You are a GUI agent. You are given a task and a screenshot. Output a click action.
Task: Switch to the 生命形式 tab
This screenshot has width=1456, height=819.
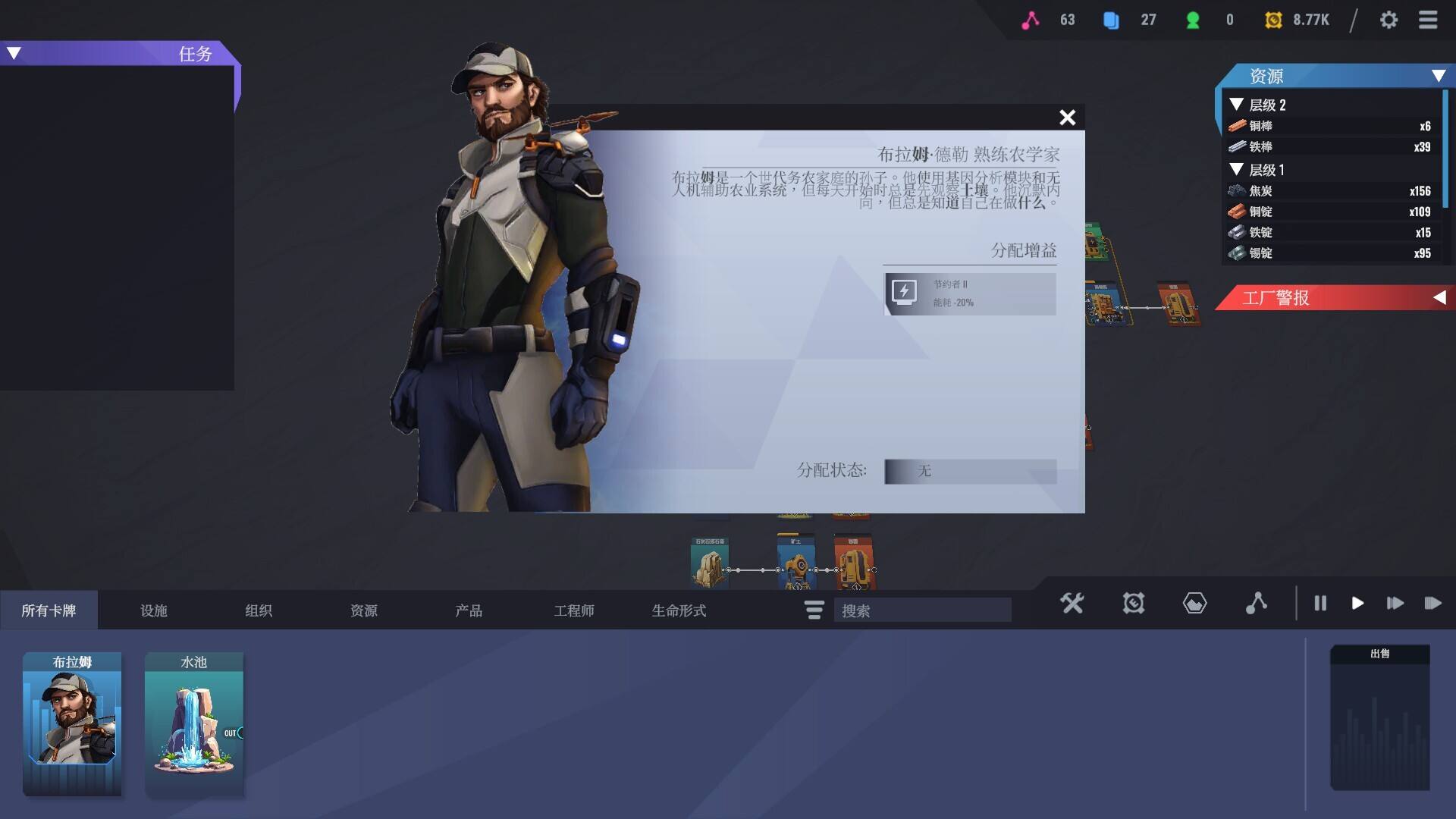coord(679,610)
